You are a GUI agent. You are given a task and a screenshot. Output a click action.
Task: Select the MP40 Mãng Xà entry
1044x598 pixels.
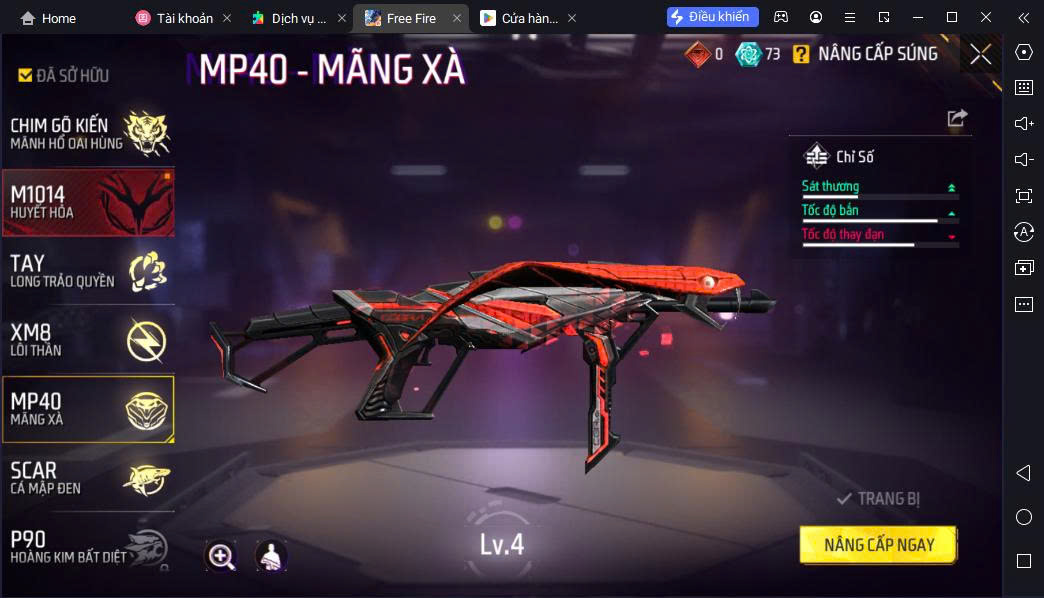(88, 408)
